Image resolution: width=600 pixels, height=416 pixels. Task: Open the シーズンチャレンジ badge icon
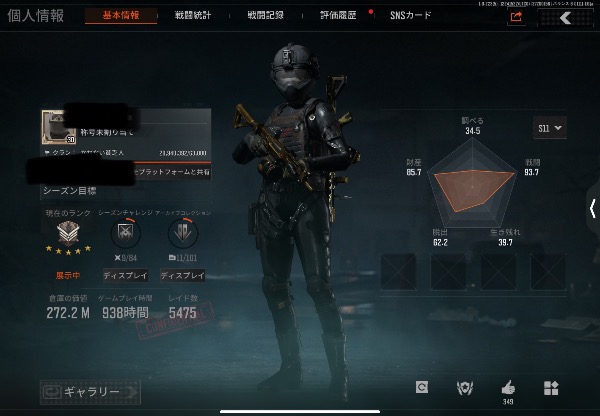pos(127,234)
